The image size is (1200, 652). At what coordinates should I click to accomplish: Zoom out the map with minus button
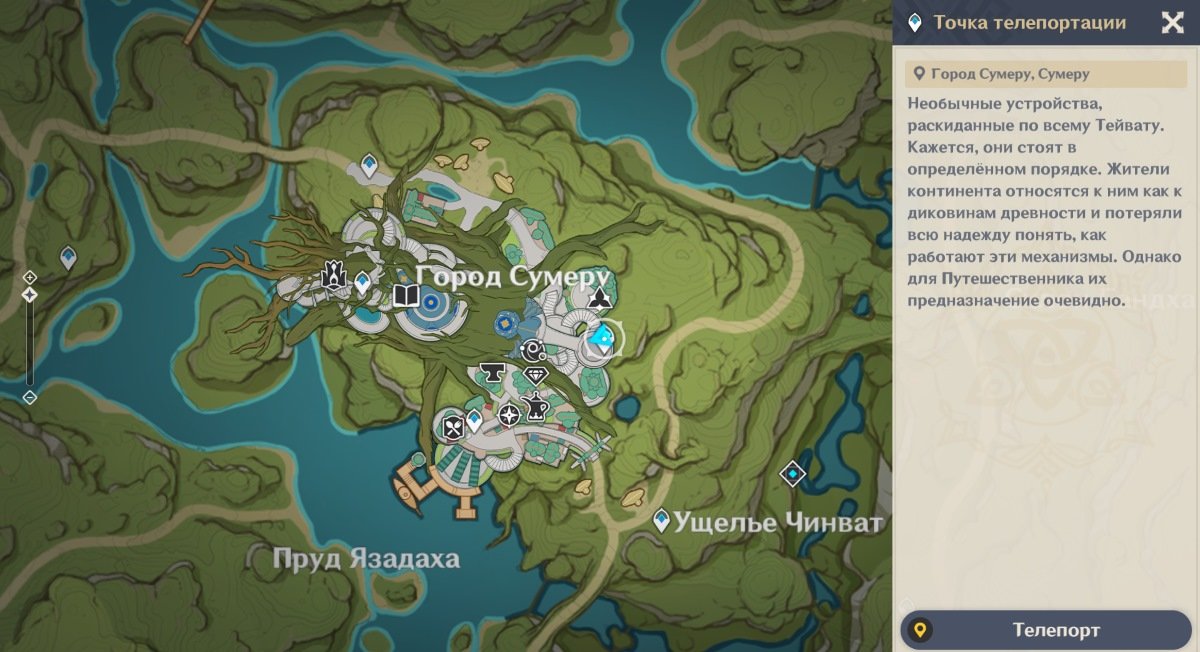(x=30, y=397)
